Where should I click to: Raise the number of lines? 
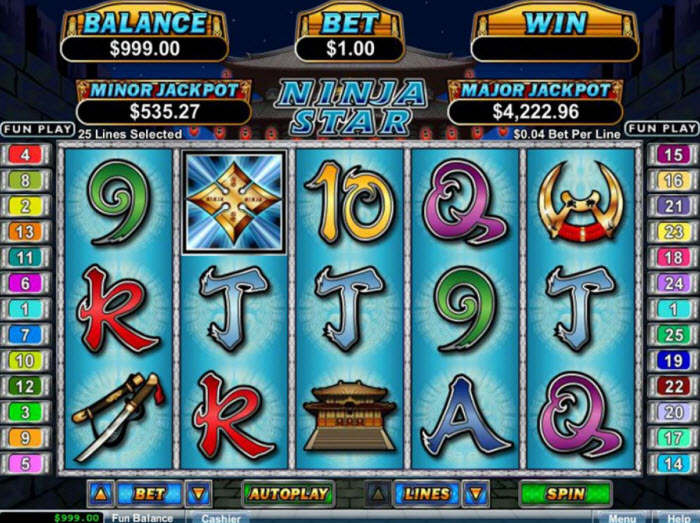[x=376, y=494]
